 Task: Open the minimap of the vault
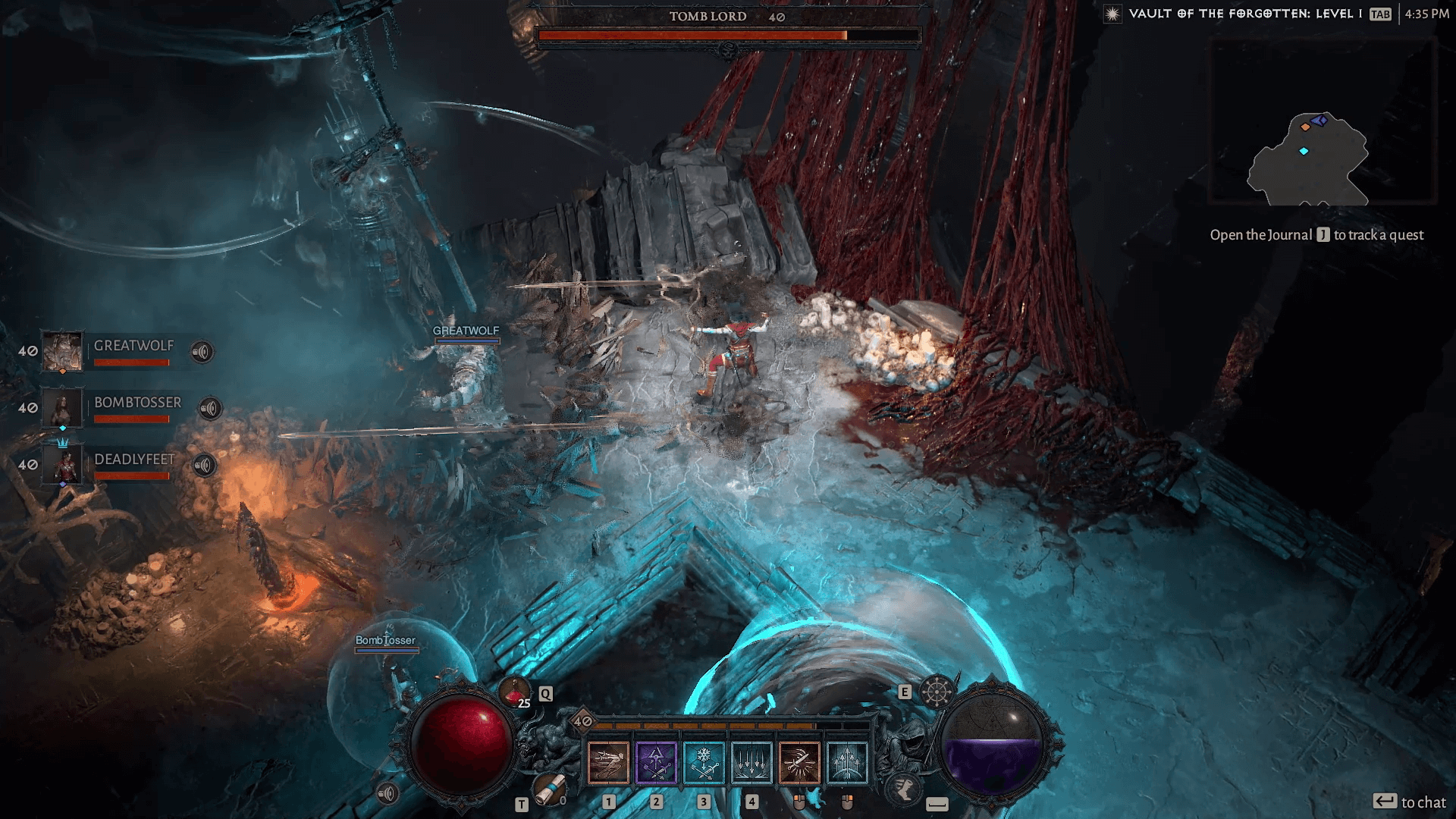click(1323, 123)
